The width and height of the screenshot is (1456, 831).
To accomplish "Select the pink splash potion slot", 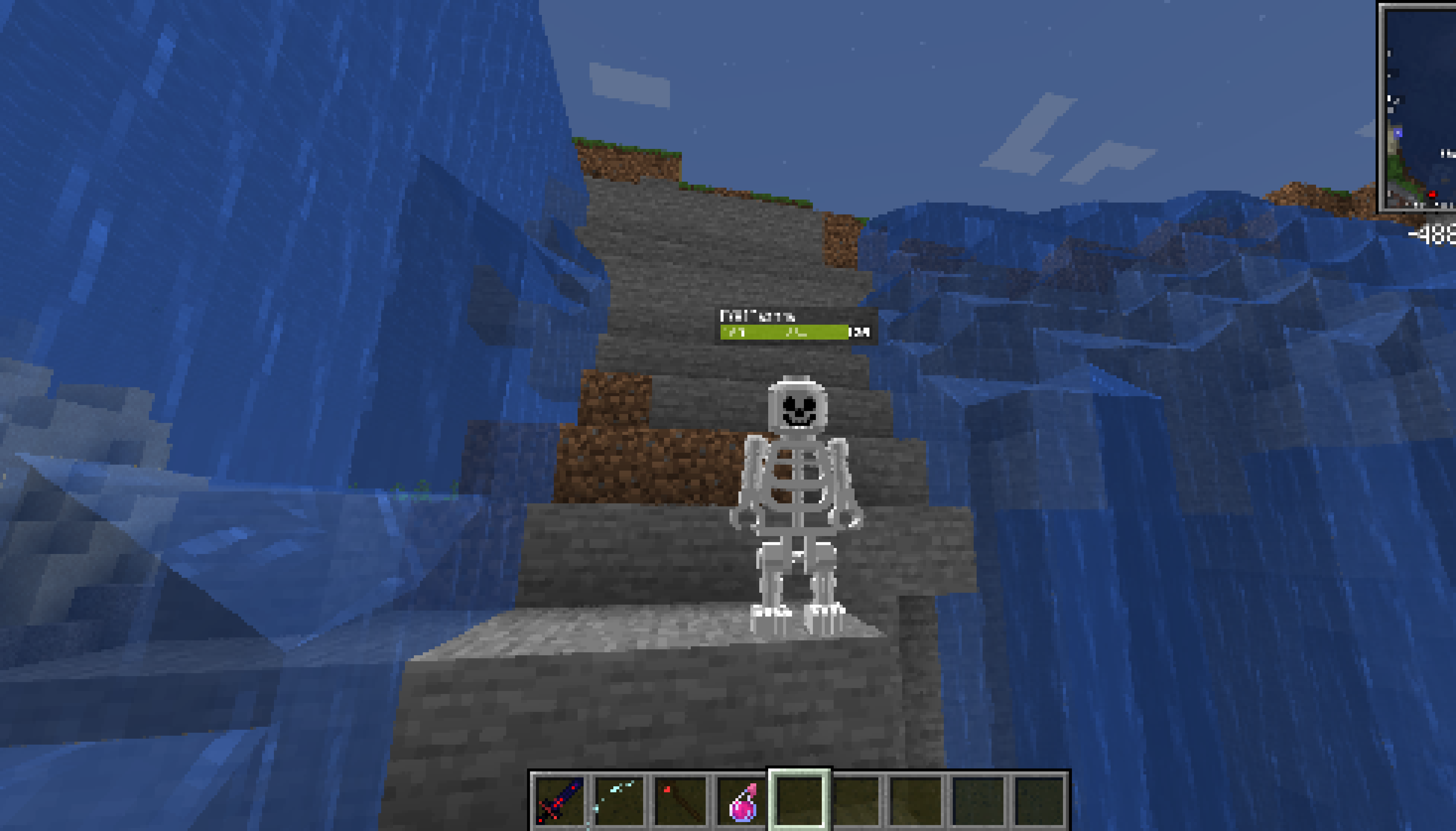I will pos(741,800).
